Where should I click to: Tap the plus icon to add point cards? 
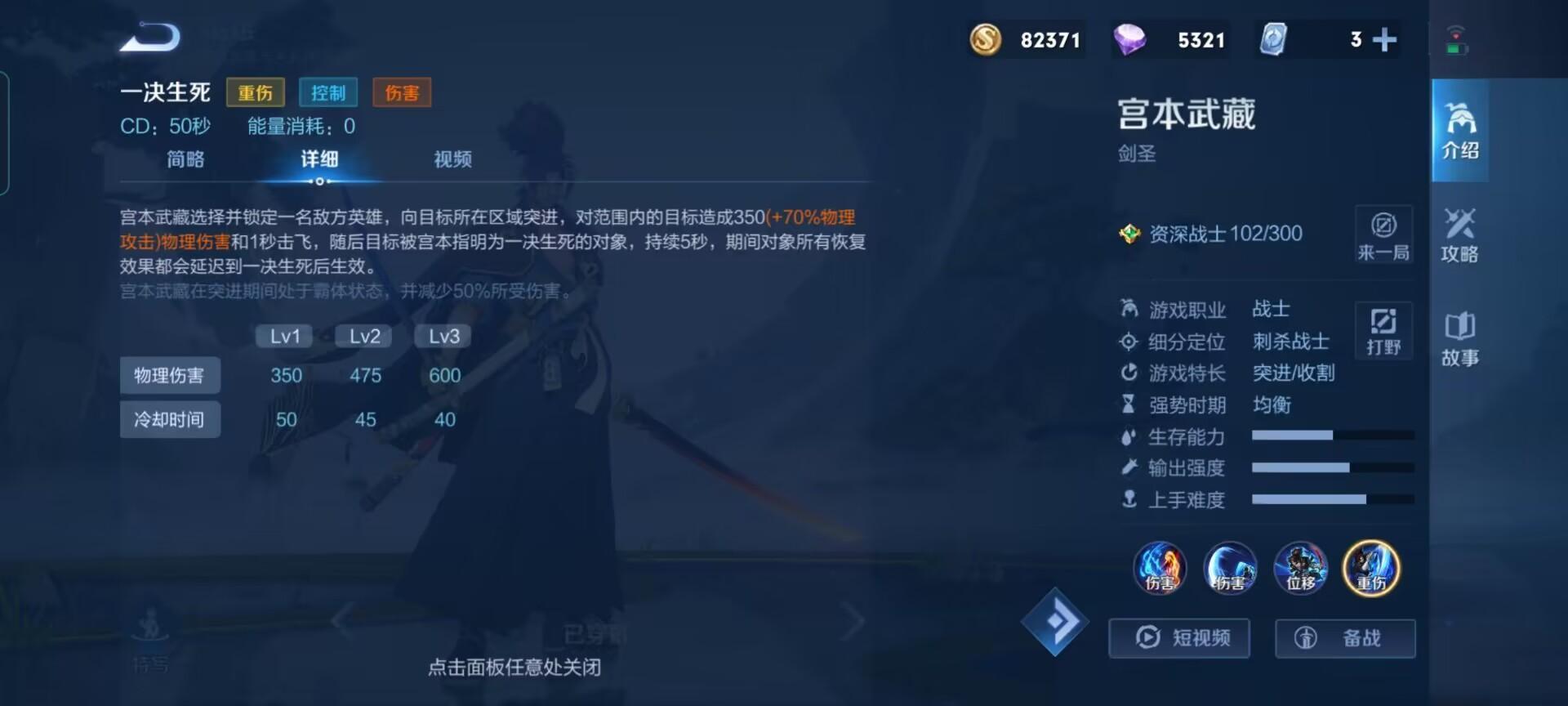(1384, 39)
